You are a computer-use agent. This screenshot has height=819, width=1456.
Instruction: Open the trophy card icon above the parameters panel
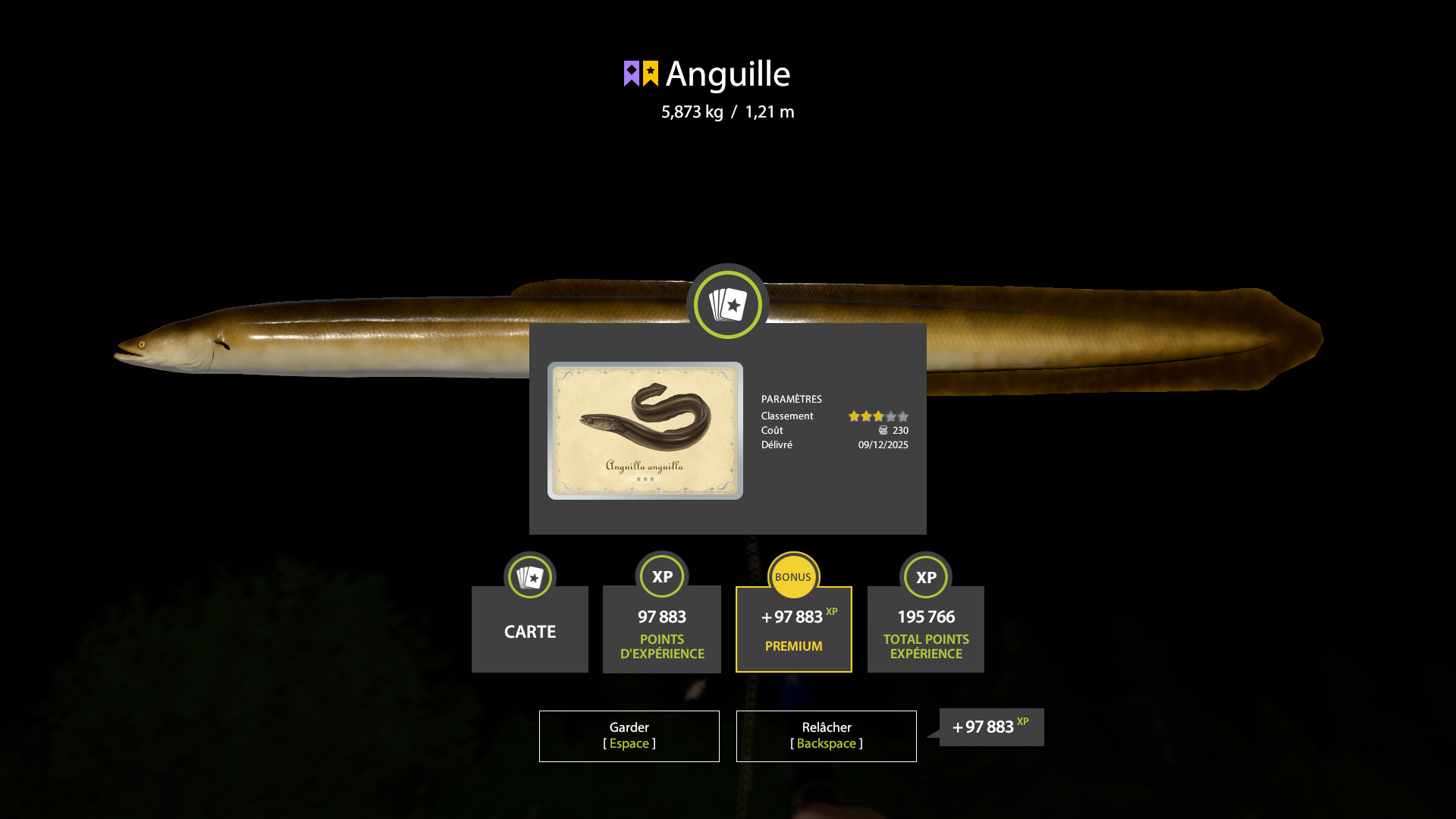coord(727,304)
